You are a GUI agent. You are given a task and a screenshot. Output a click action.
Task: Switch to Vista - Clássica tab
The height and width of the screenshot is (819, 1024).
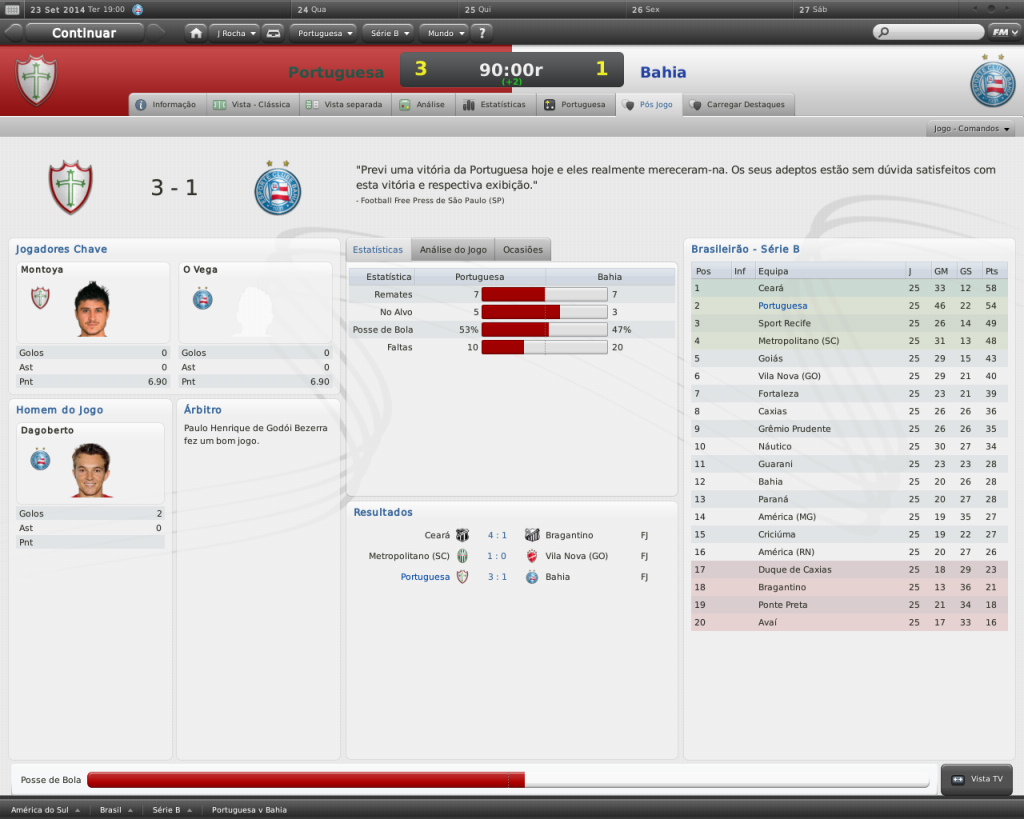pos(252,104)
